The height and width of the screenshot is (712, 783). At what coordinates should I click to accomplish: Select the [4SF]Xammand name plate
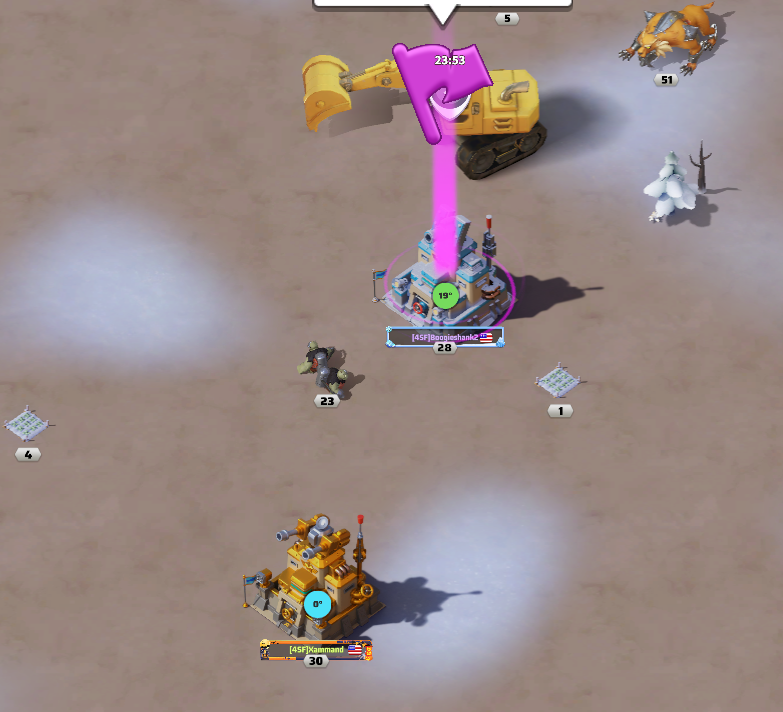tap(317, 649)
